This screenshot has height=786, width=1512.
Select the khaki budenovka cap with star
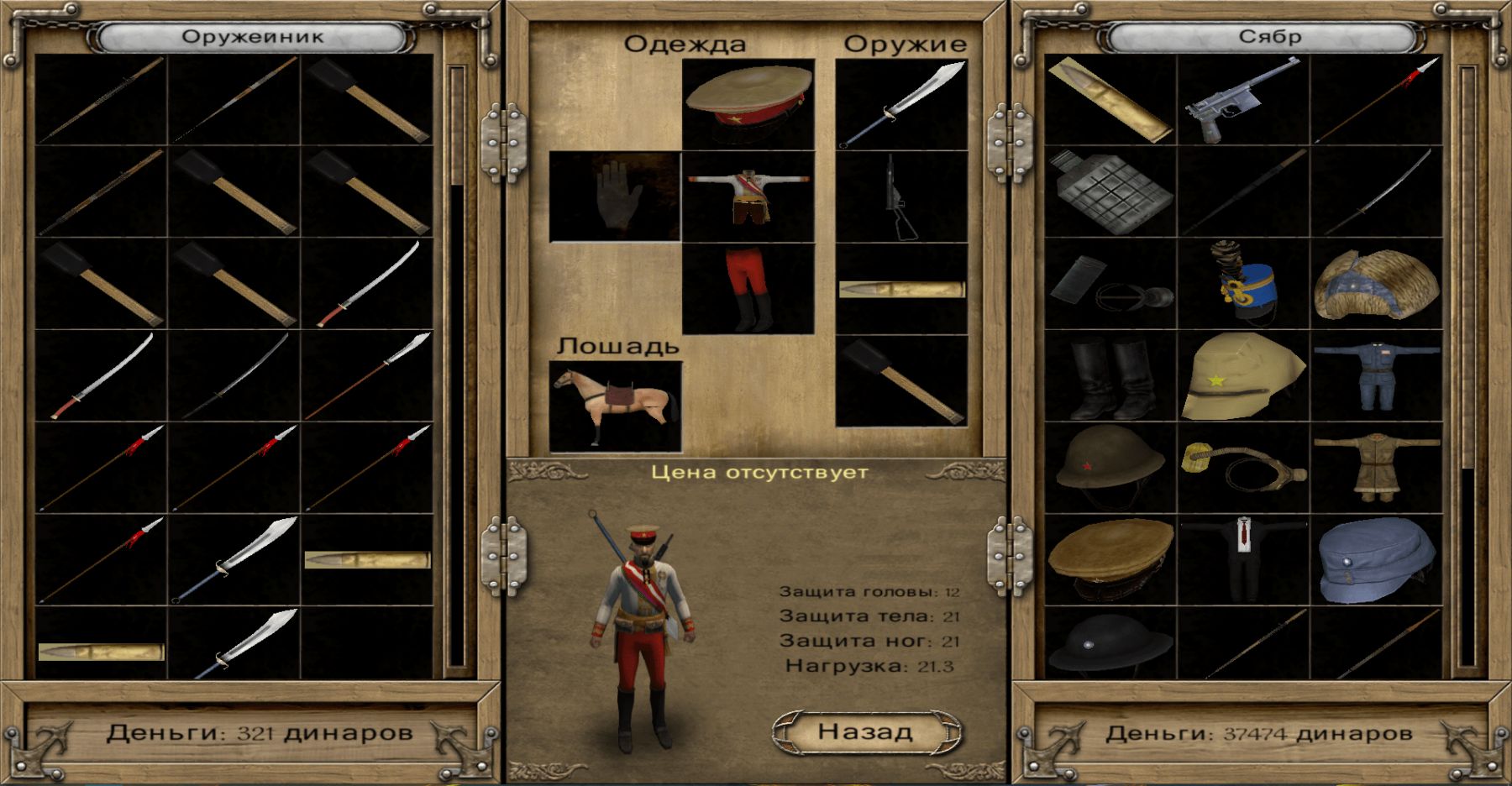click(1242, 375)
